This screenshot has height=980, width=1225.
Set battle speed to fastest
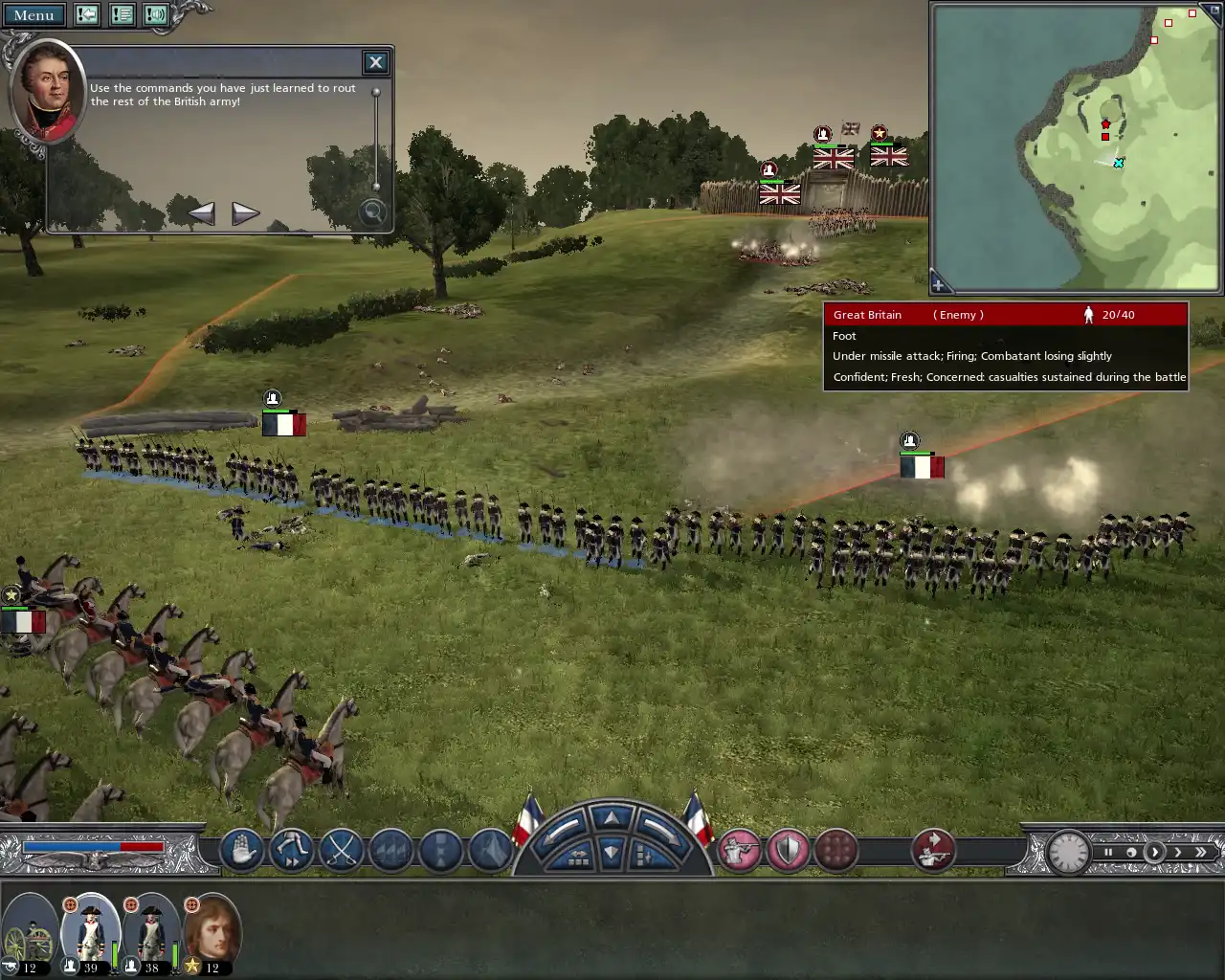1200,852
